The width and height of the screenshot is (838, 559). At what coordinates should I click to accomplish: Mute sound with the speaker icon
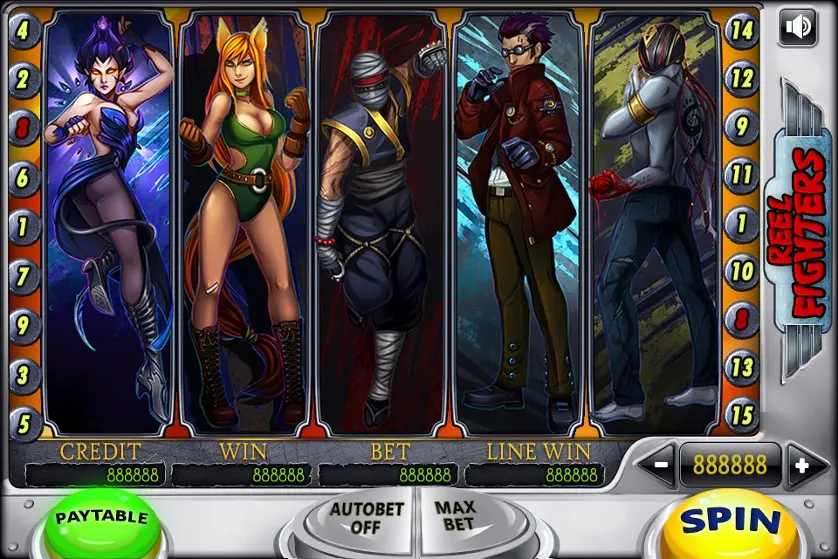click(797, 27)
